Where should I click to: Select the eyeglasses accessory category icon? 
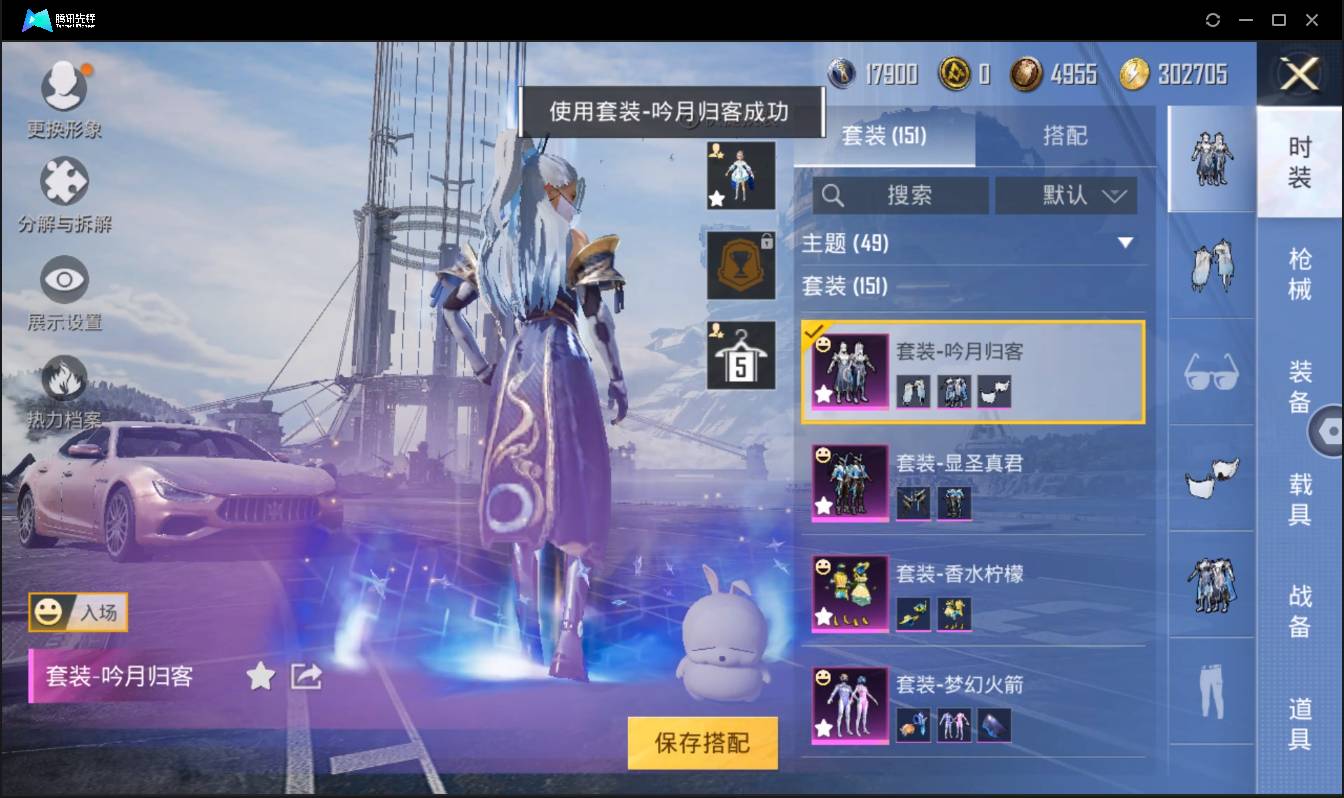click(1211, 372)
